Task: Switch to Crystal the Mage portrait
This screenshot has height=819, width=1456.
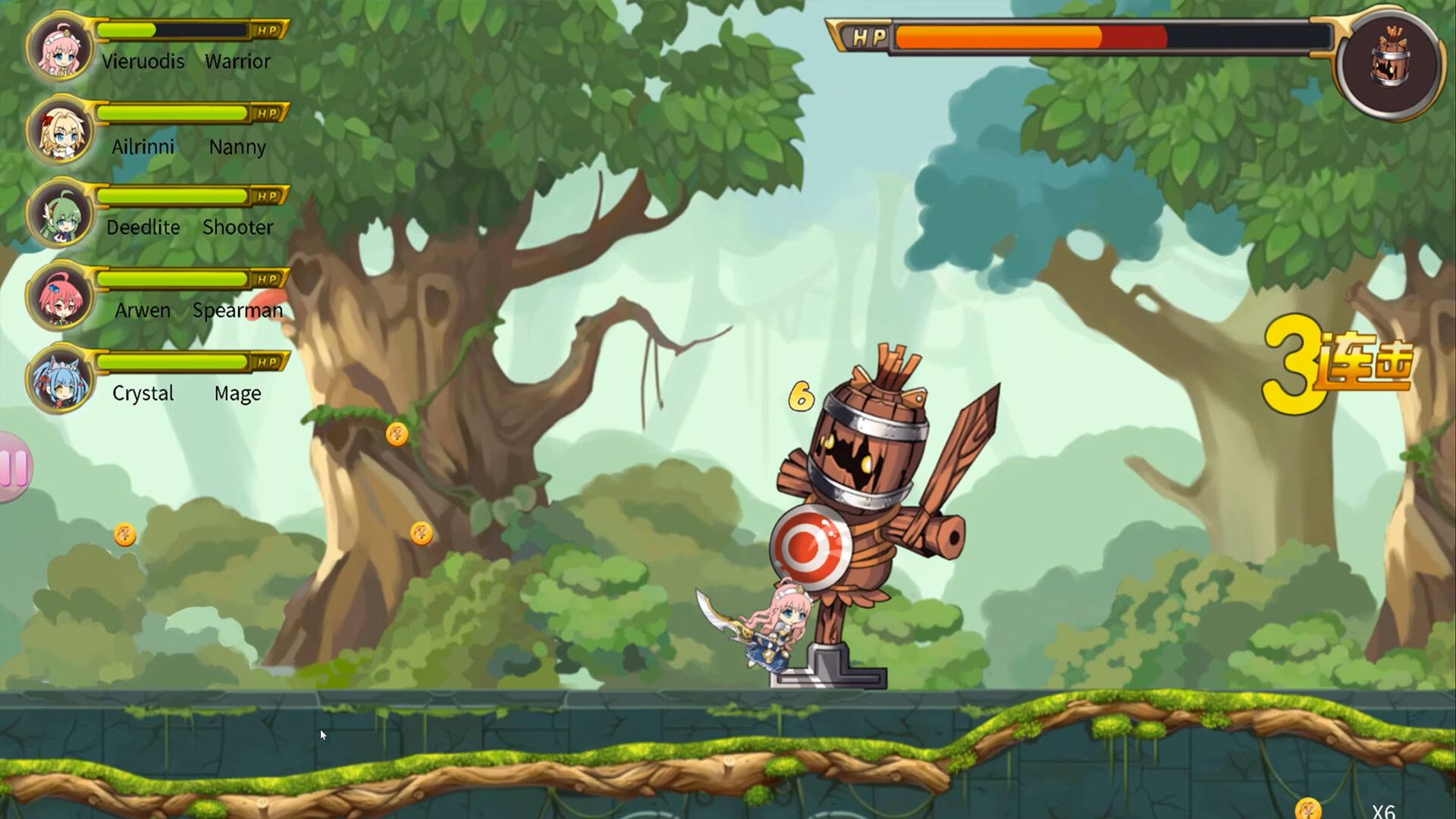Action: coord(60,380)
